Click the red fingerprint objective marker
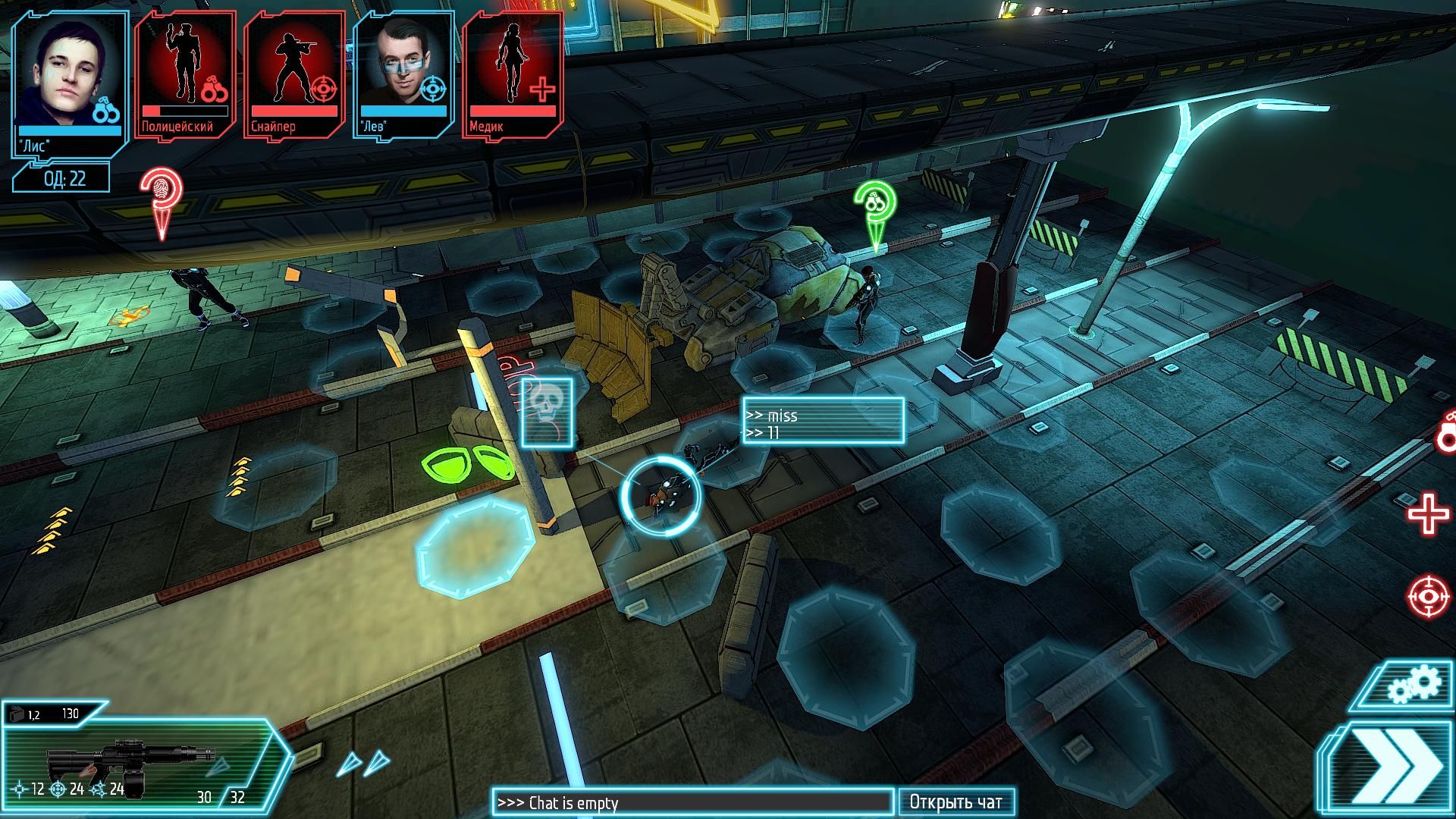This screenshot has height=819, width=1456. [x=161, y=197]
